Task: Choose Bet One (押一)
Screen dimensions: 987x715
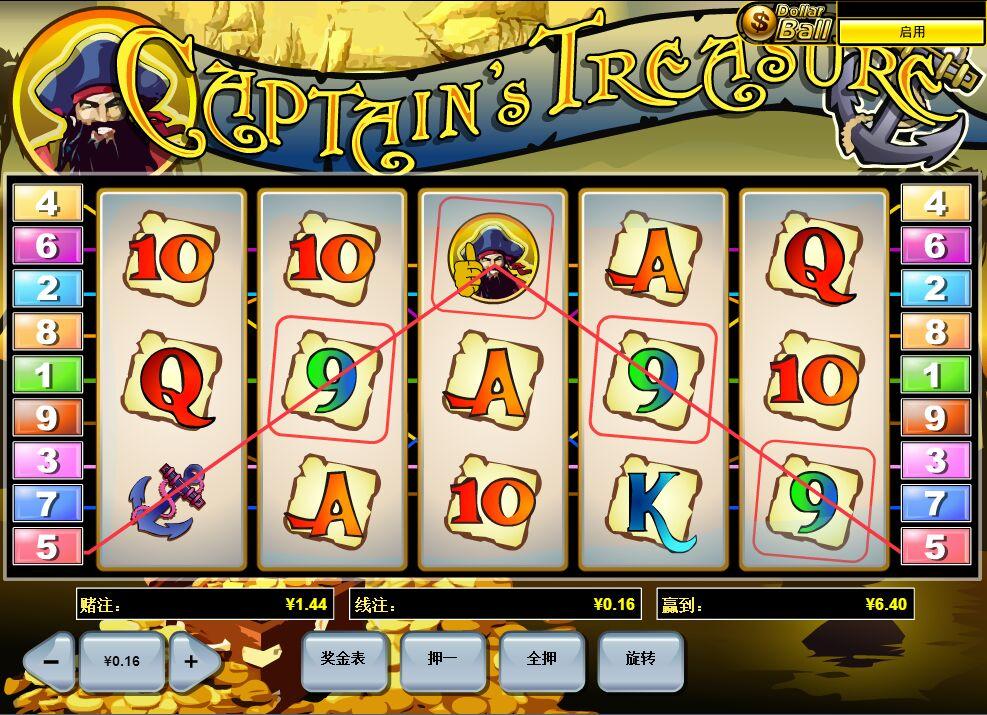Action: point(442,659)
